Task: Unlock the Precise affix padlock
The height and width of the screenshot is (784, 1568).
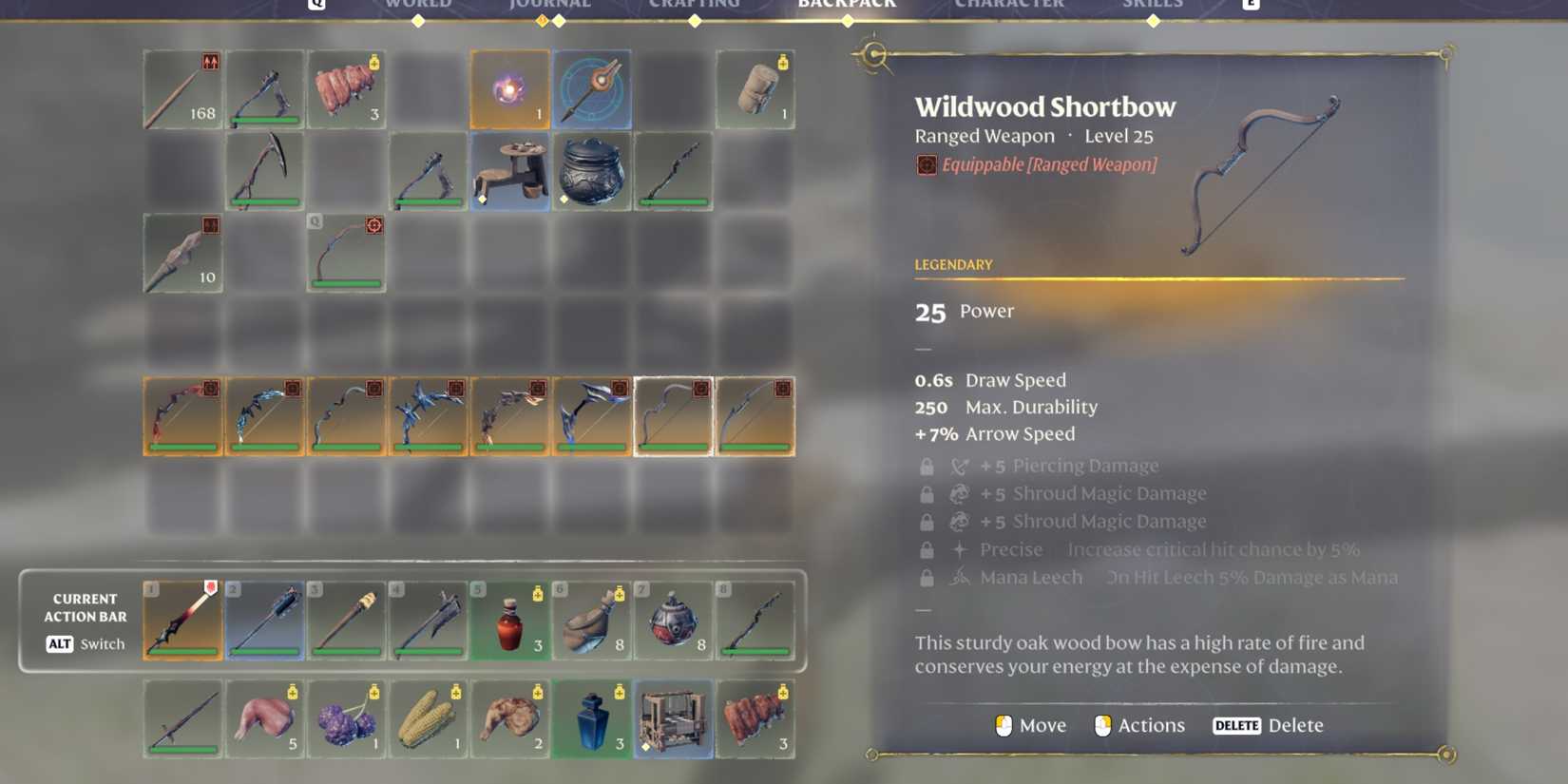Action: tap(927, 549)
